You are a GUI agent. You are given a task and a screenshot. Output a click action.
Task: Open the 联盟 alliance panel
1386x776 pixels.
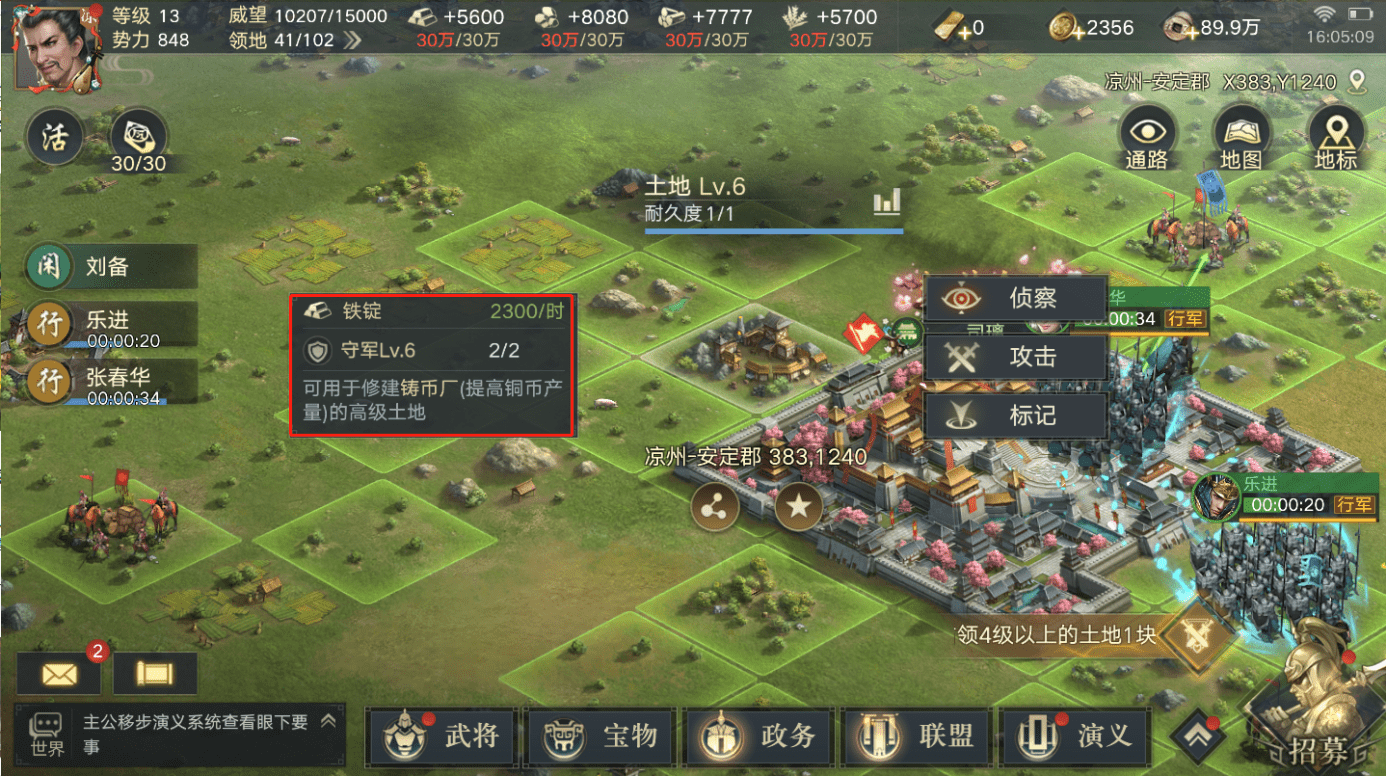[917, 736]
